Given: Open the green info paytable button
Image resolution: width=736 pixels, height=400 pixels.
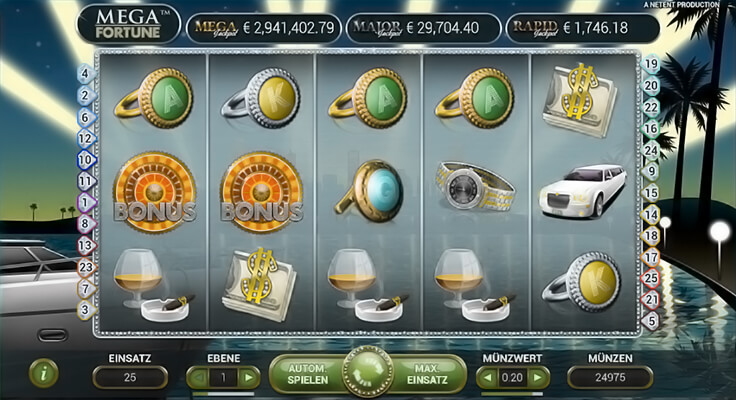Looking at the screenshot, I should tap(43, 374).
